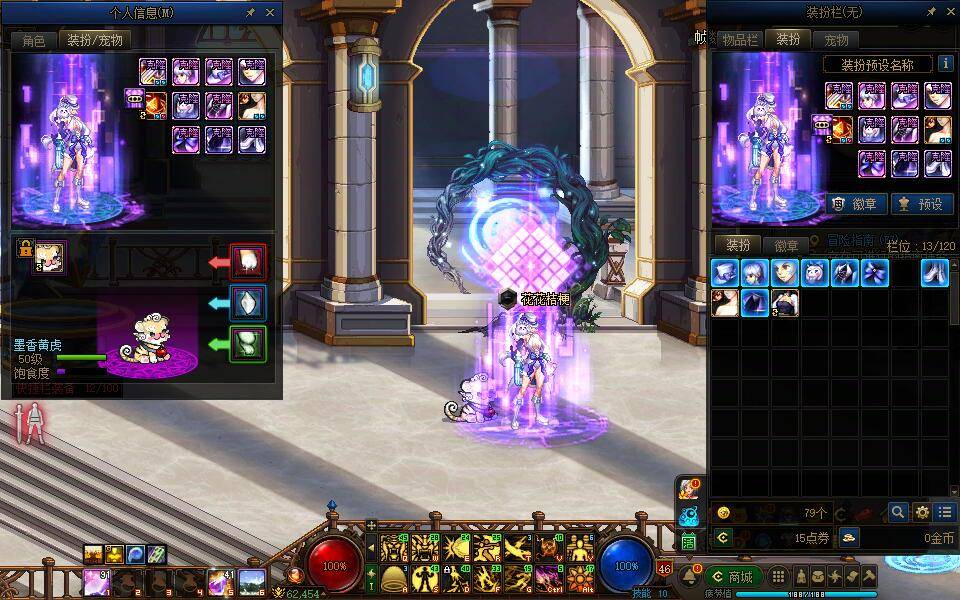Close the 装扮栏 costume panel

coord(949,12)
